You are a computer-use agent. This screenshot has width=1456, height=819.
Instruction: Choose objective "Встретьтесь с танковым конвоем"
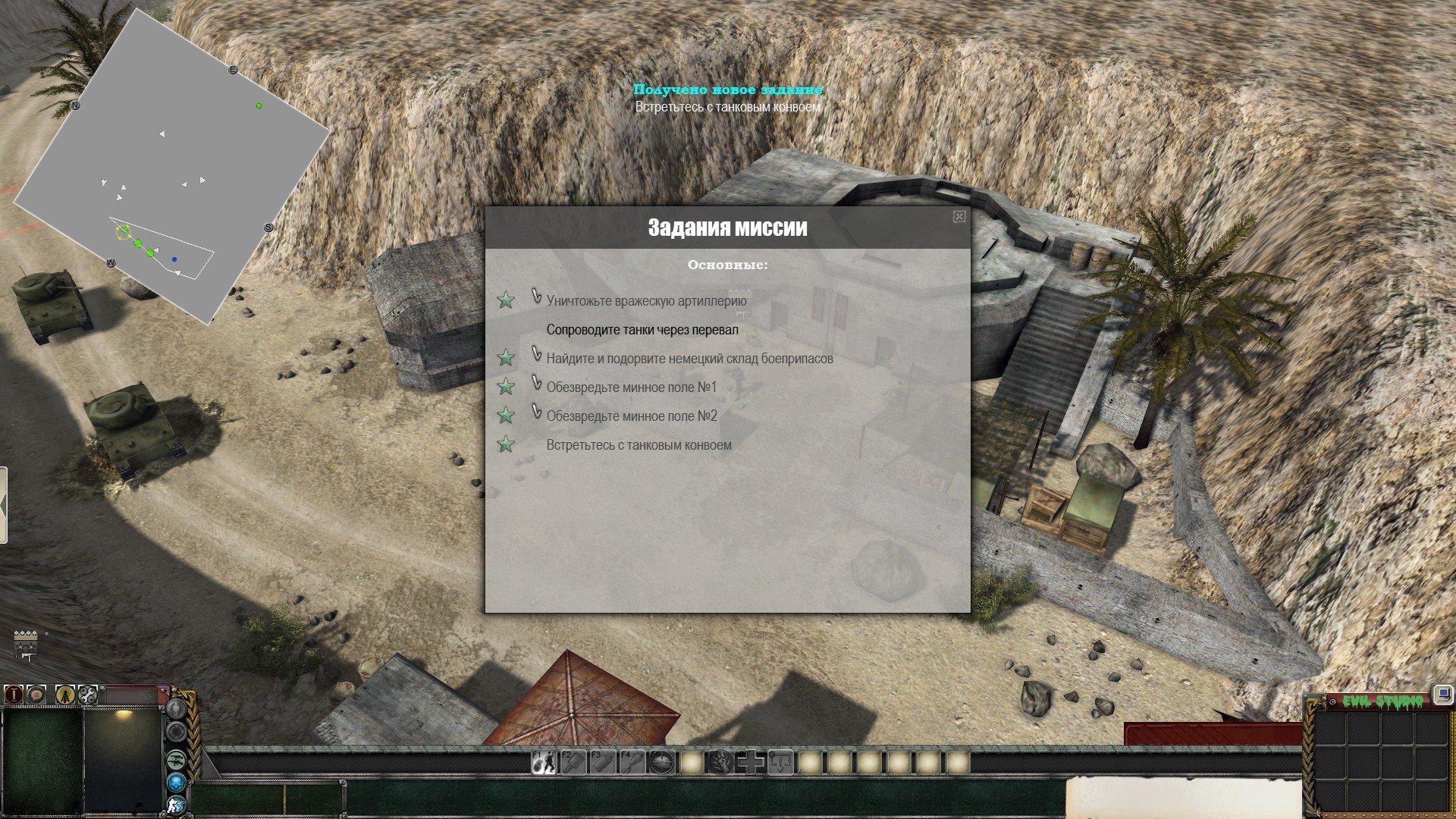639,445
